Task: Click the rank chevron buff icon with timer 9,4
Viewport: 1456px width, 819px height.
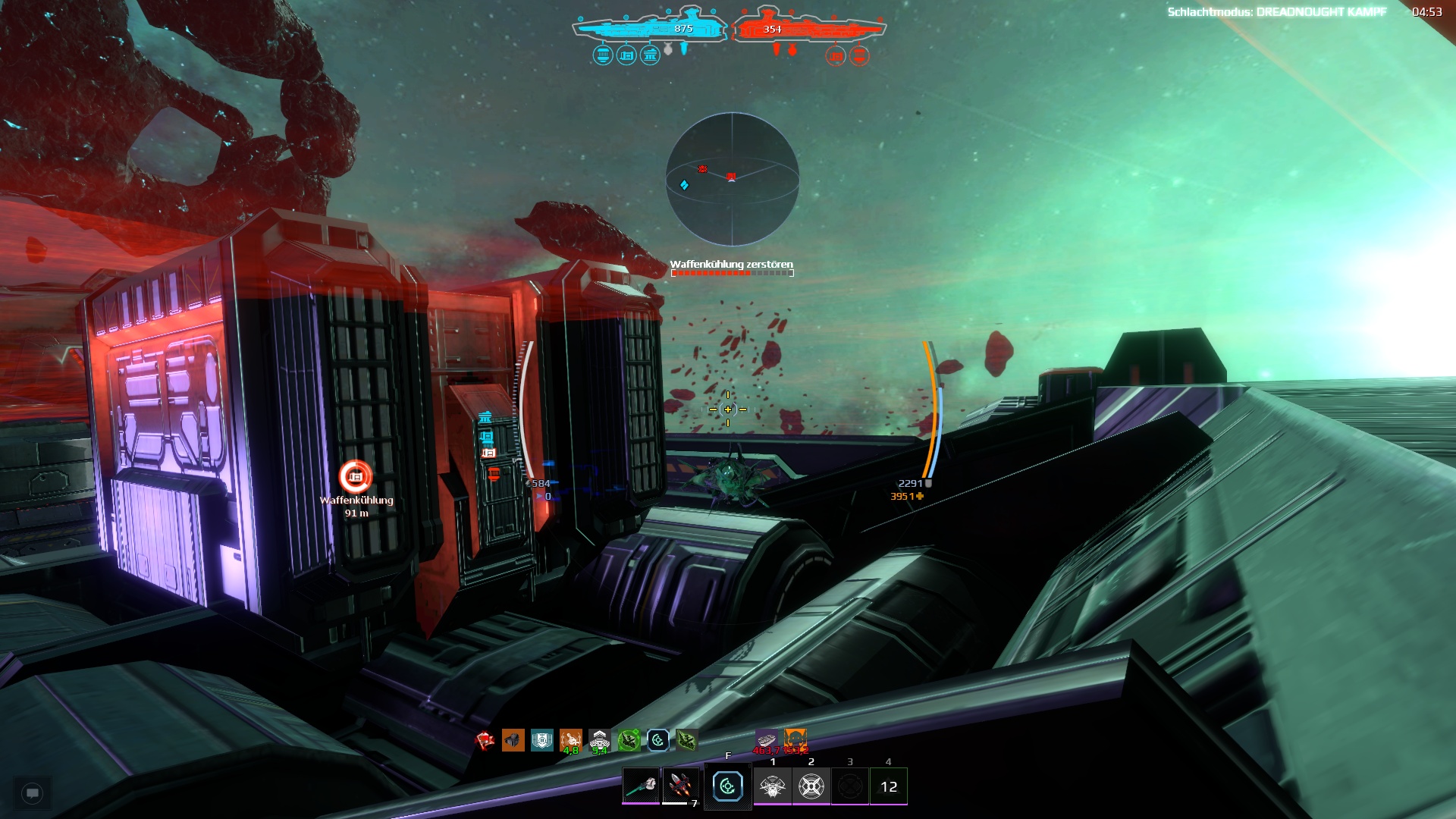Action: pyautogui.click(x=599, y=740)
